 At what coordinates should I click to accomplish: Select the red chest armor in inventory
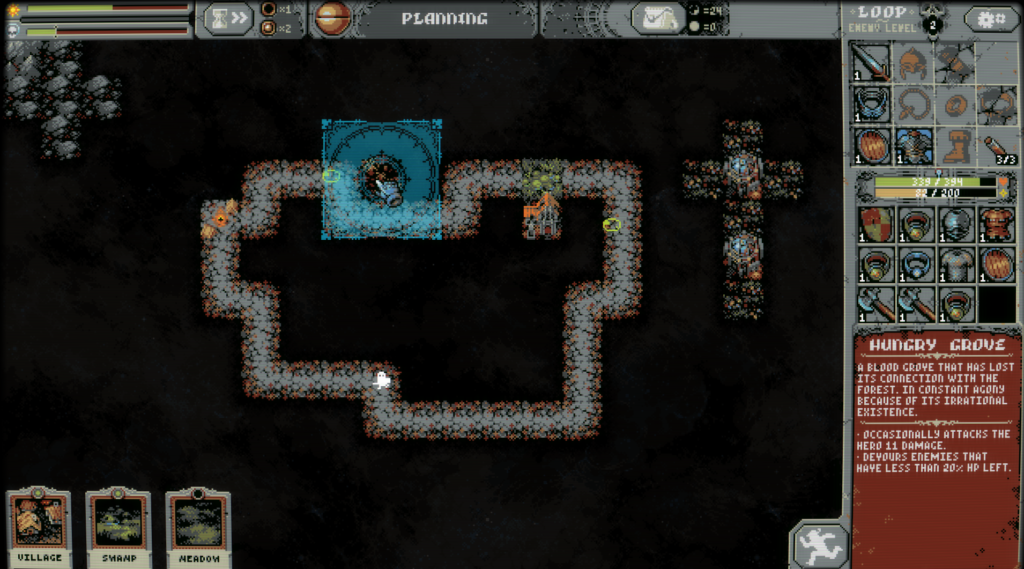click(996, 224)
